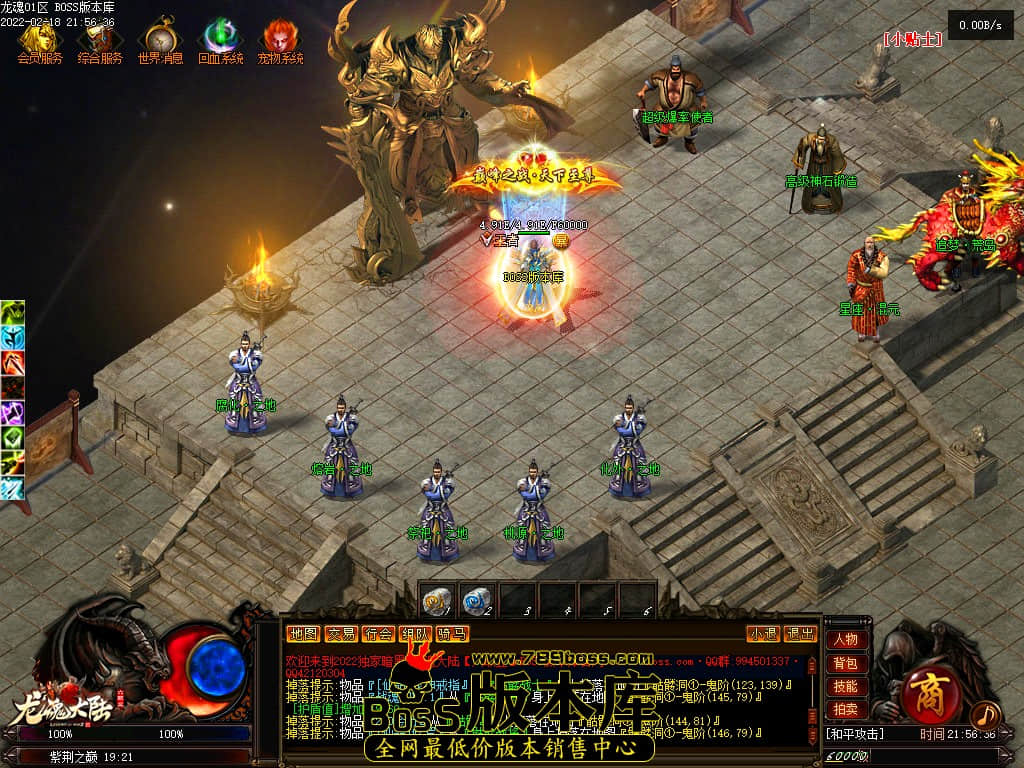Show the 技能 skills panel
This screenshot has height=768, width=1024.
845,686
